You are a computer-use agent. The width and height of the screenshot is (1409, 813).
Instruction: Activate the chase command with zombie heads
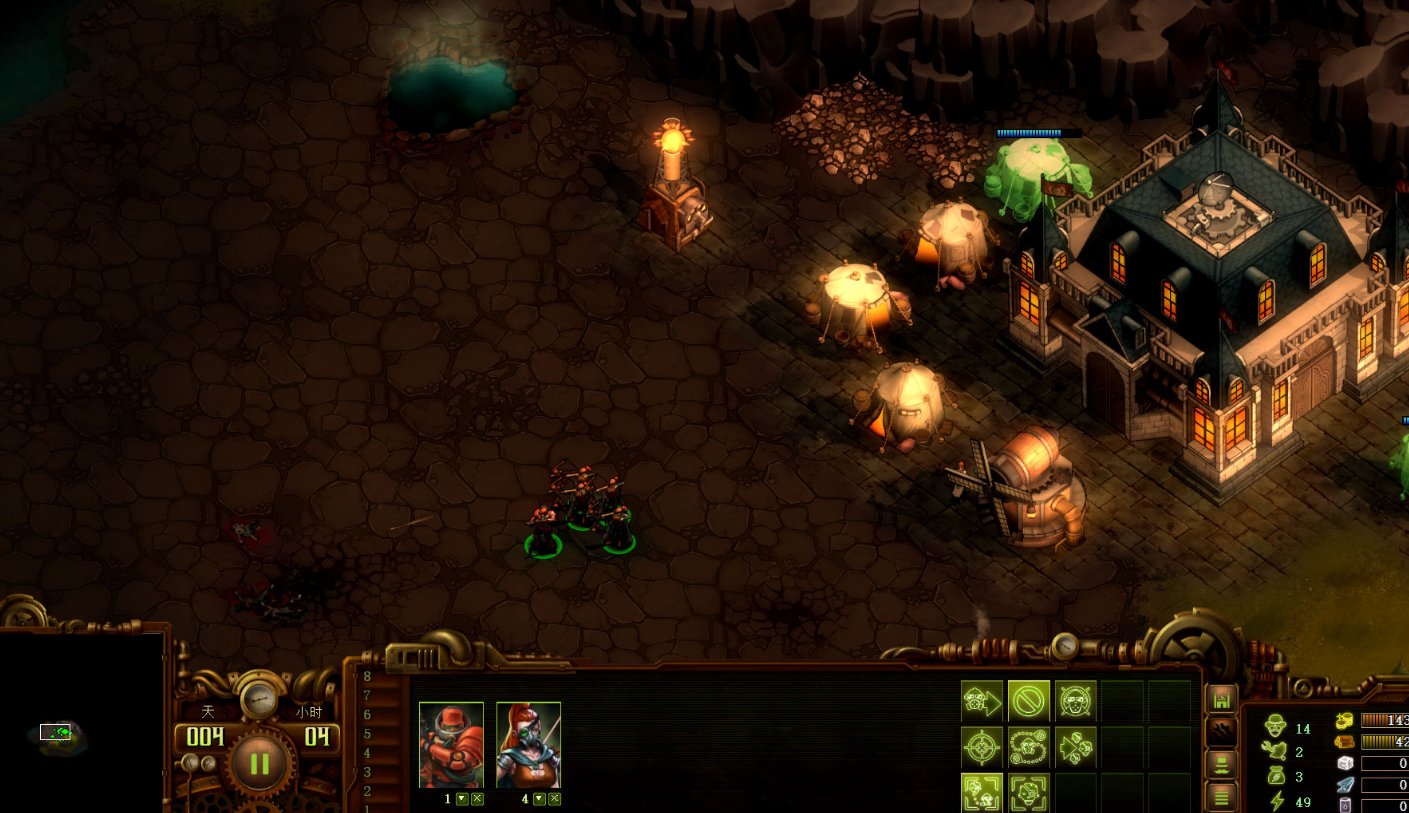click(x=1075, y=747)
